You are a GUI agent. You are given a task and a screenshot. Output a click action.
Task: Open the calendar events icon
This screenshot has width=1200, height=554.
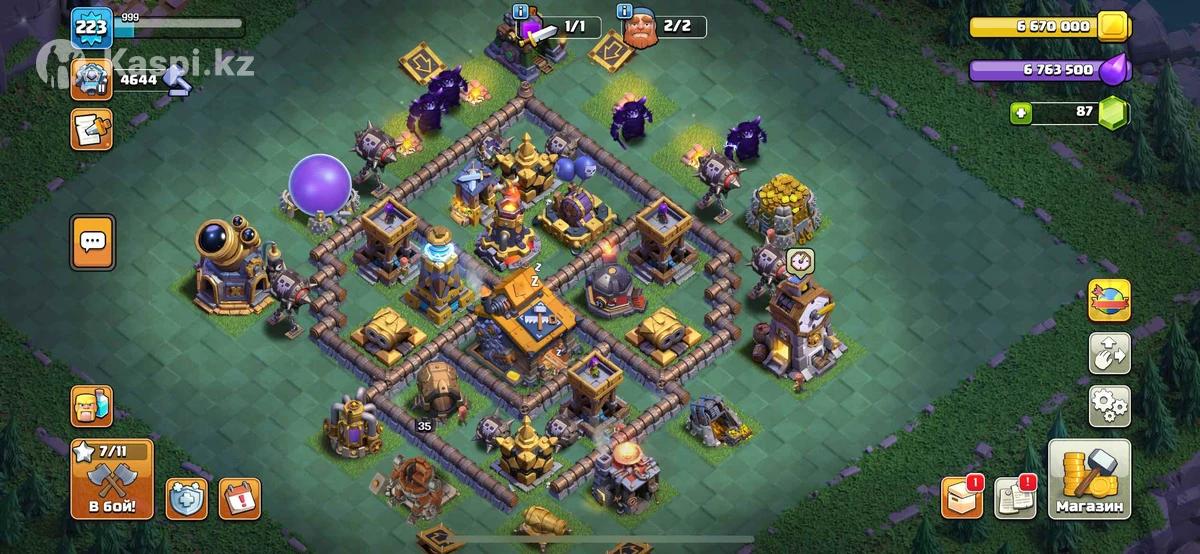pyautogui.click(x=239, y=498)
